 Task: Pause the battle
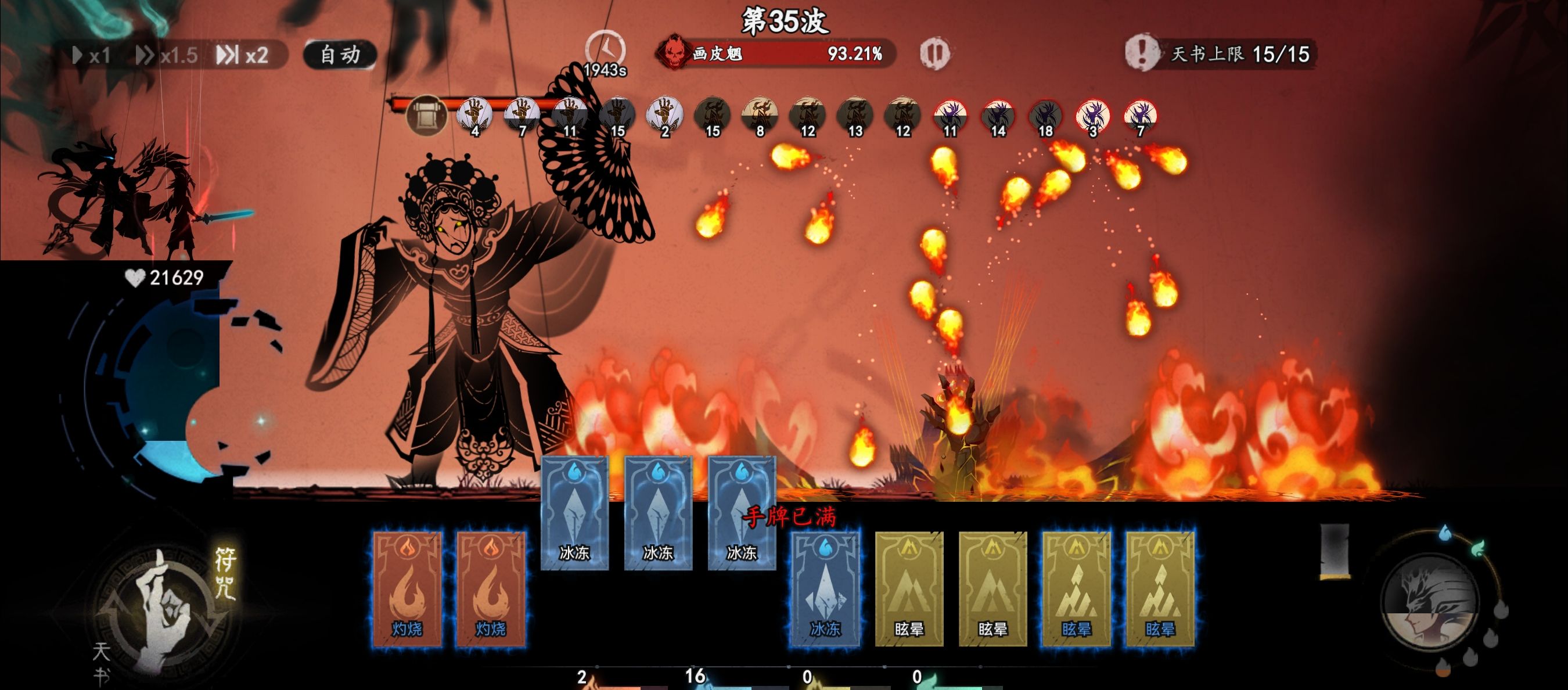[933, 53]
